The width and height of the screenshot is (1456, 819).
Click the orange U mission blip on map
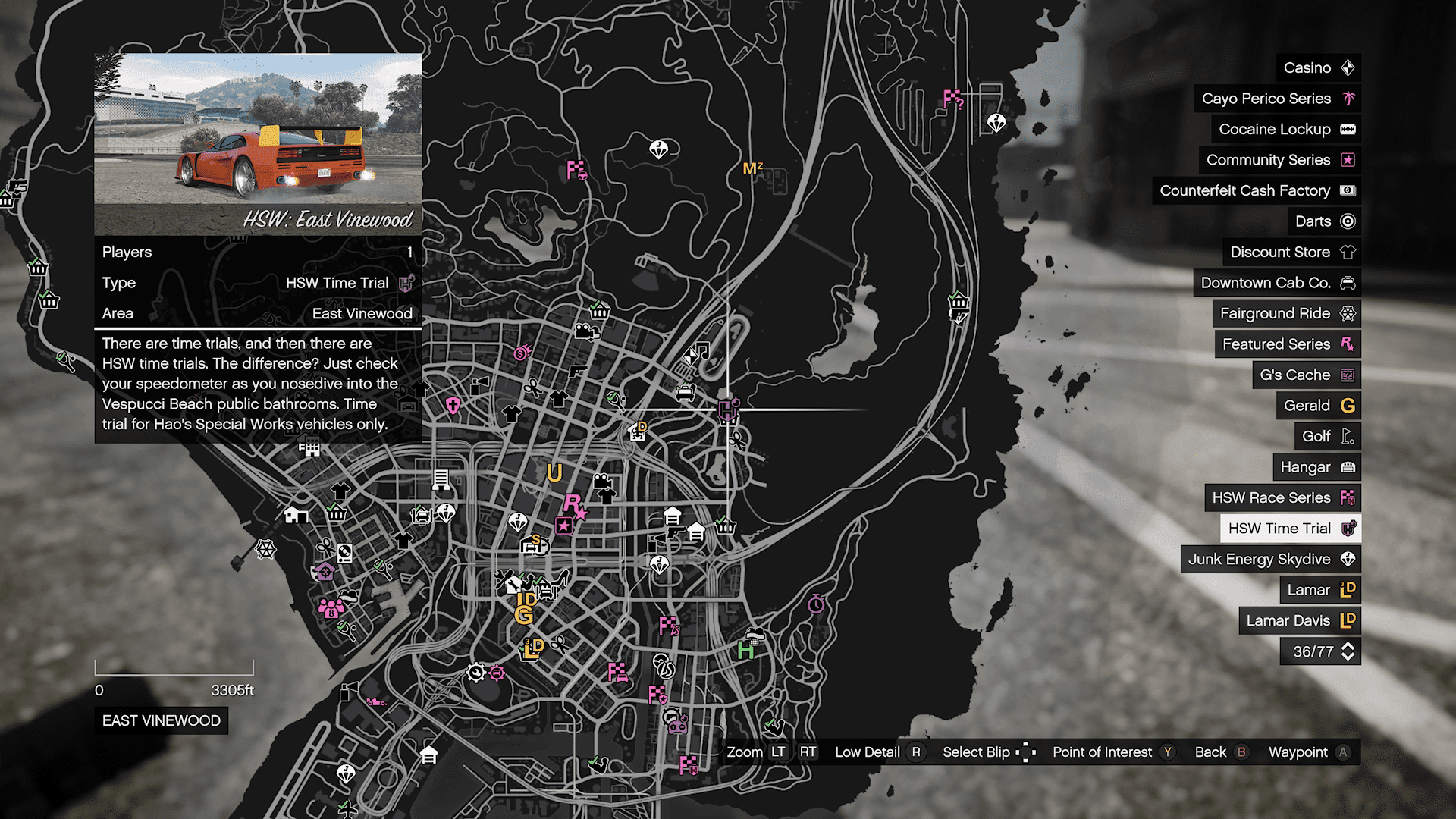pos(554,473)
